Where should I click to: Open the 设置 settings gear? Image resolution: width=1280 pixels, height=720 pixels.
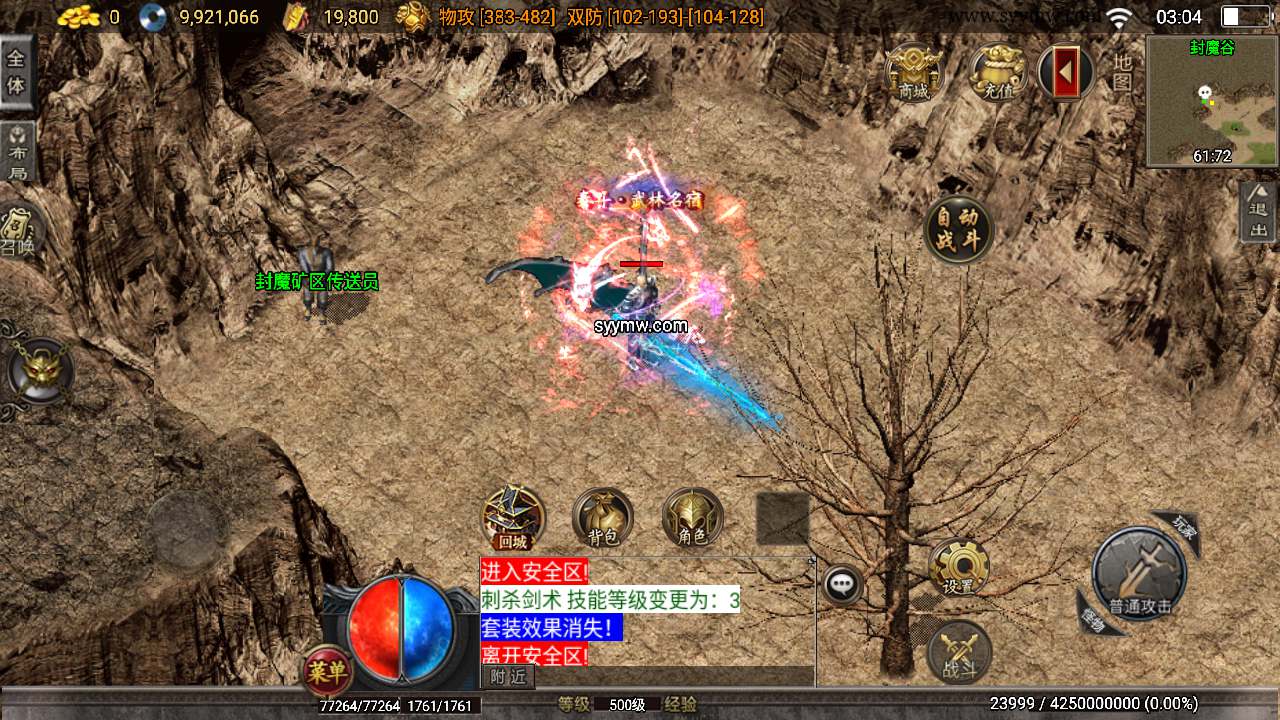click(958, 568)
